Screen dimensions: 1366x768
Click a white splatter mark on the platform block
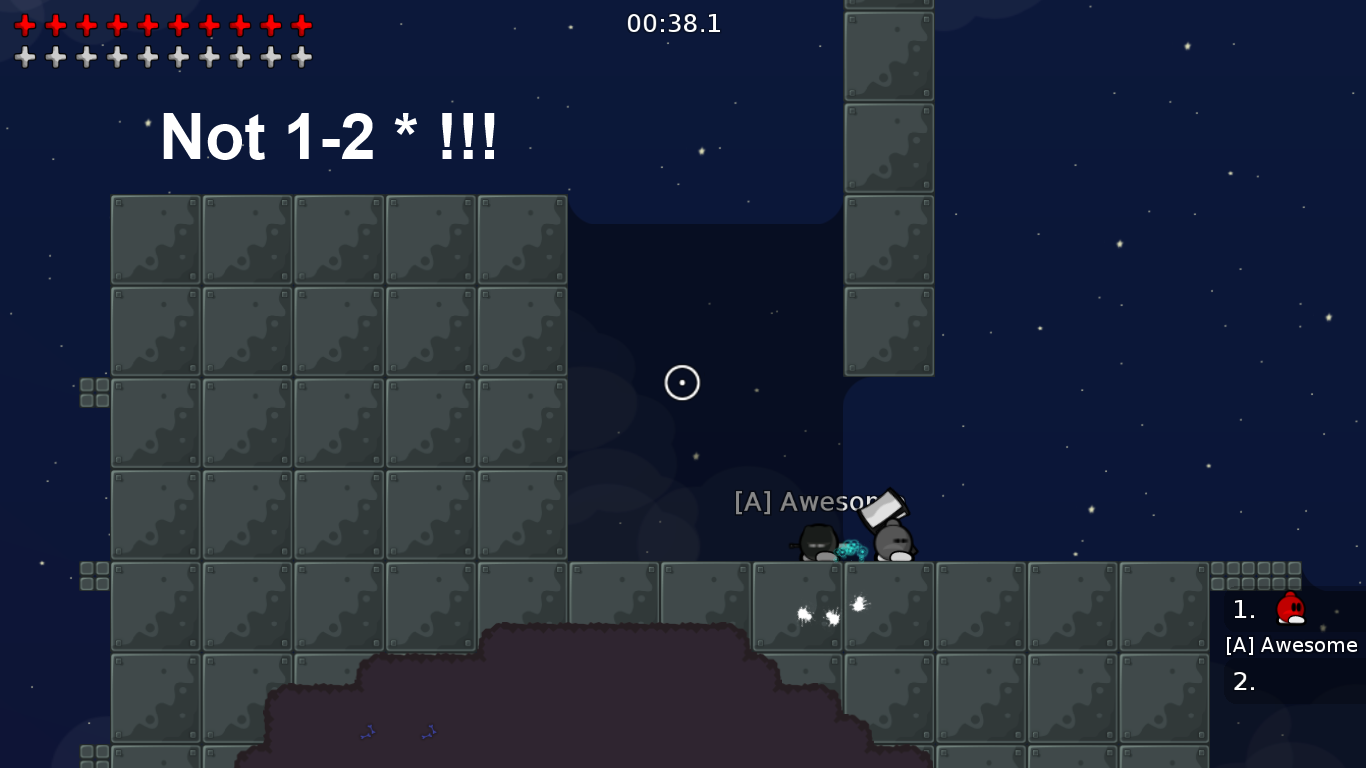point(805,613)
